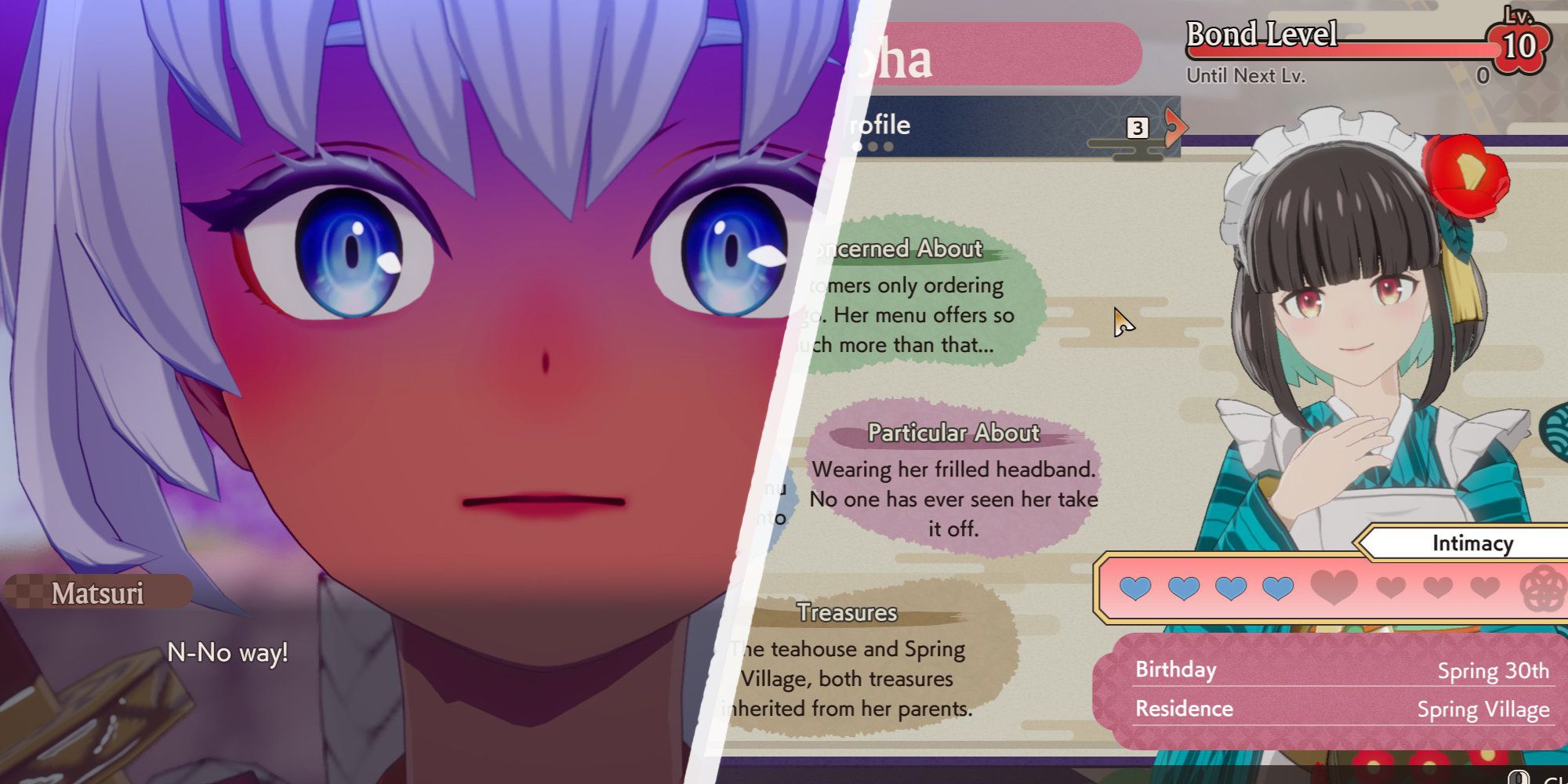
Task: Select the first blue heart in Intimacy gauge
Action: tap(1135, 586)
